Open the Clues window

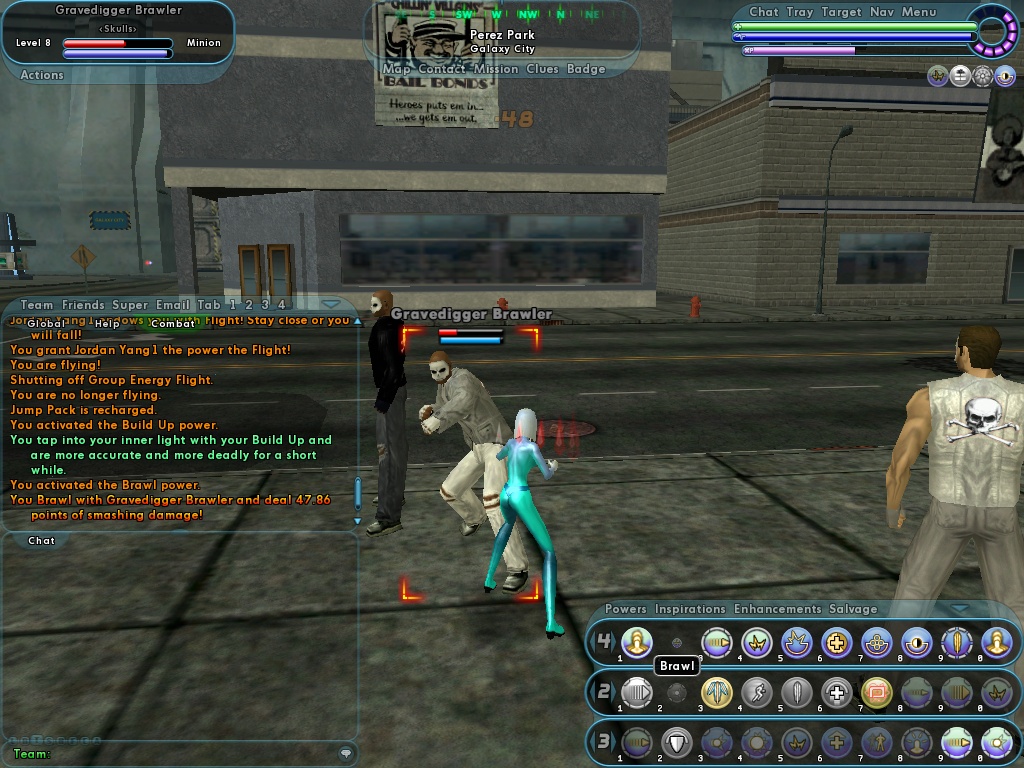(542, 69)
